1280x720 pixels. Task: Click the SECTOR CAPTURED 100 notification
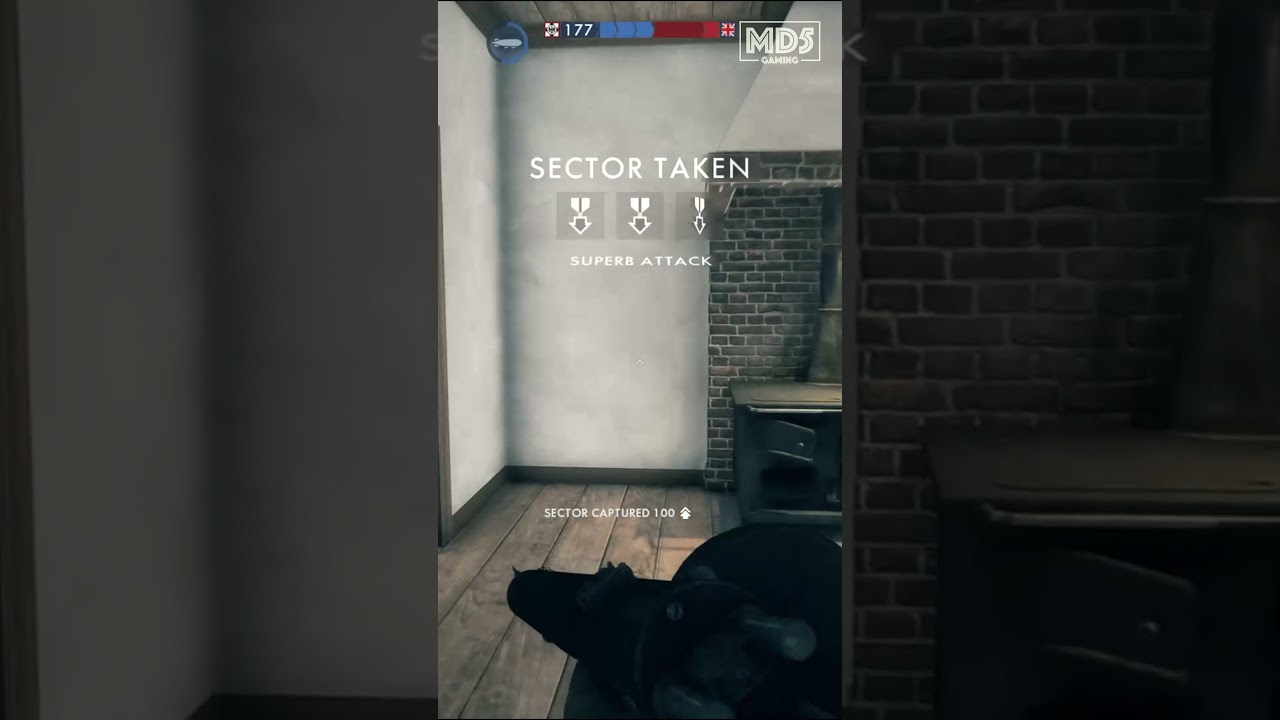609,513
